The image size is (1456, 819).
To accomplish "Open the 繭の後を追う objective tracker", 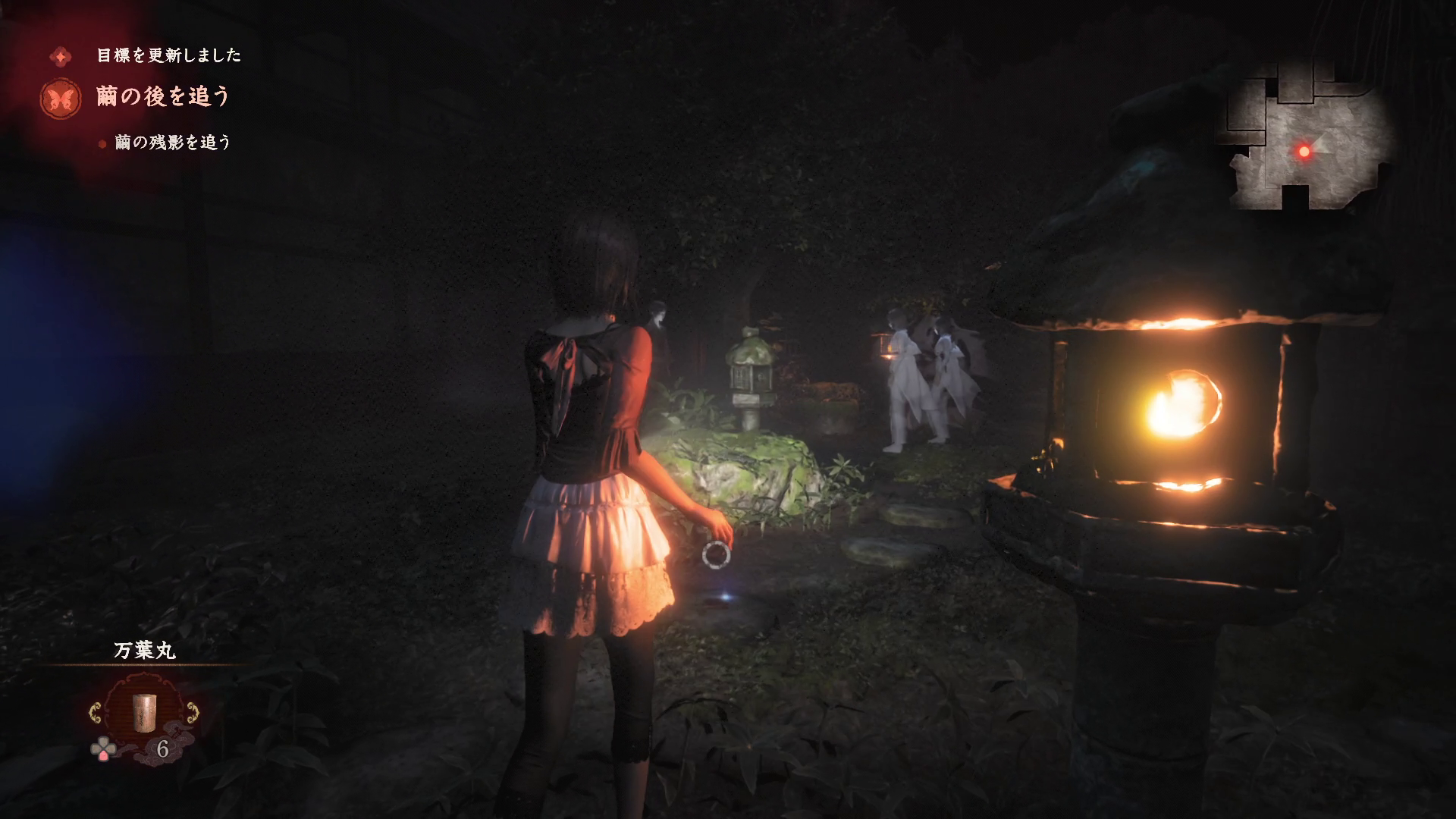I will tap(162, 97).
